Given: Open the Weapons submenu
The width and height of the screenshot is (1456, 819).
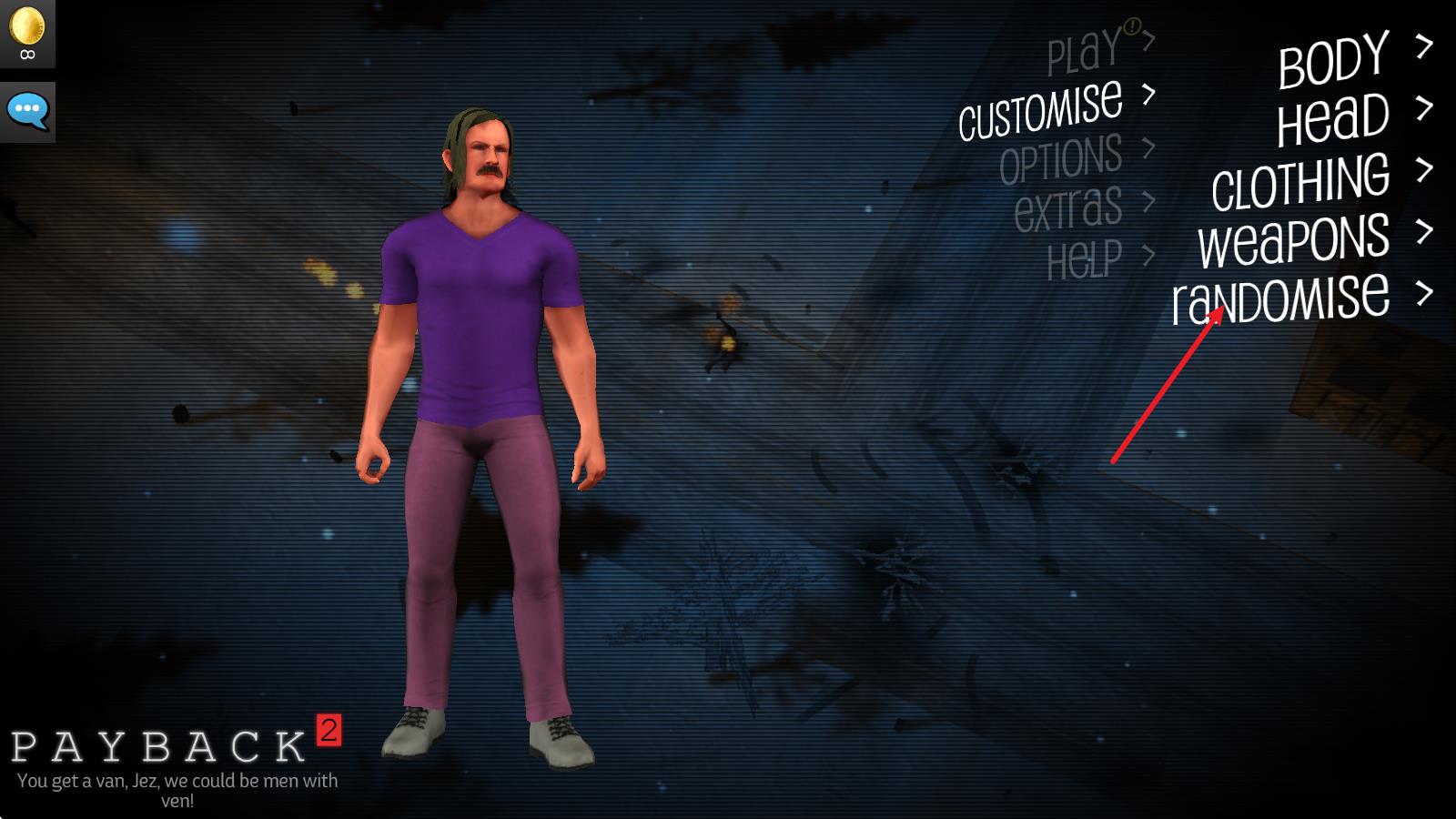Looking at the screenshot, I should tap(1293, 239).
